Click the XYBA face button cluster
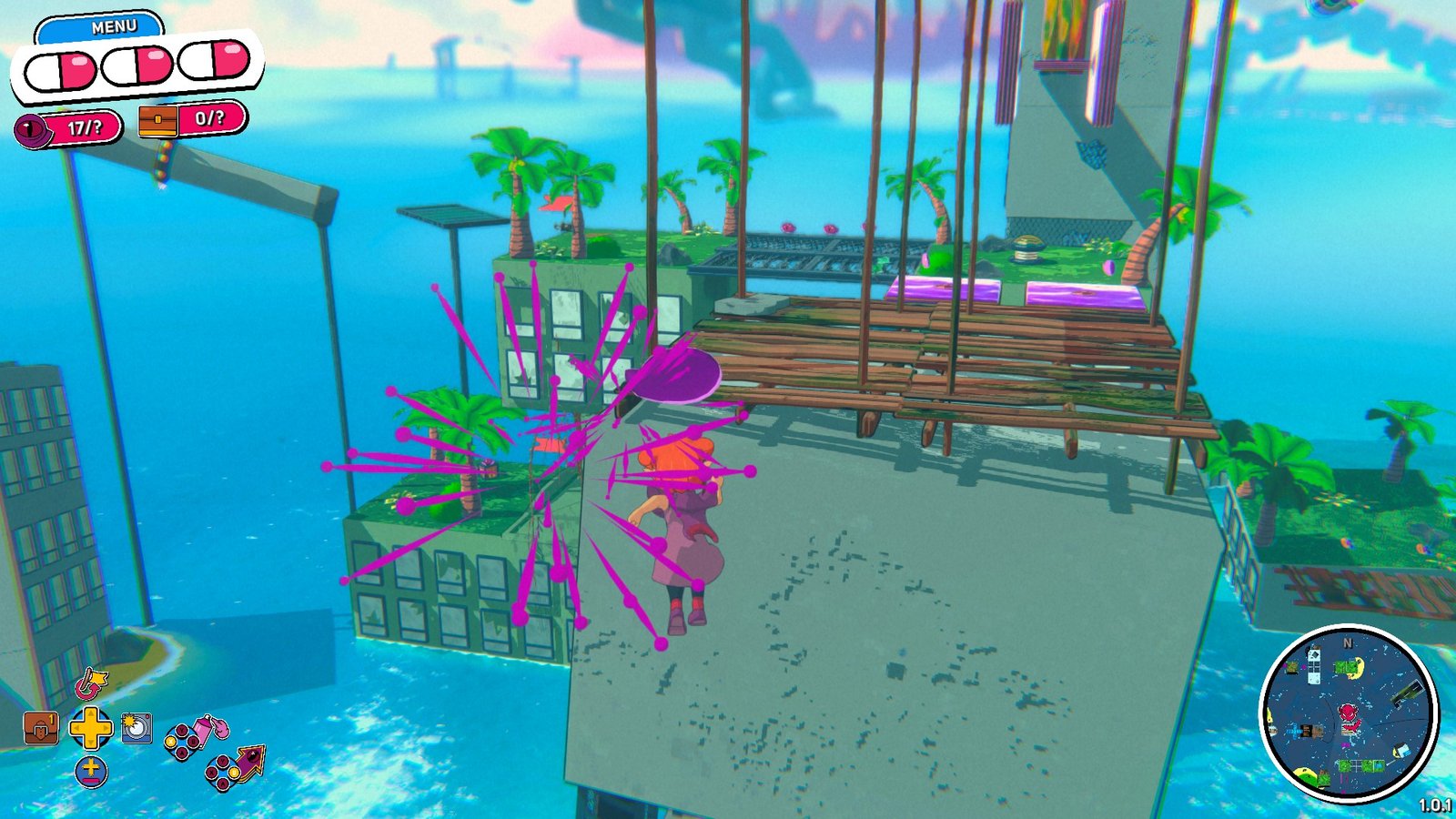Screen dimensions: 1456x819 179,741
